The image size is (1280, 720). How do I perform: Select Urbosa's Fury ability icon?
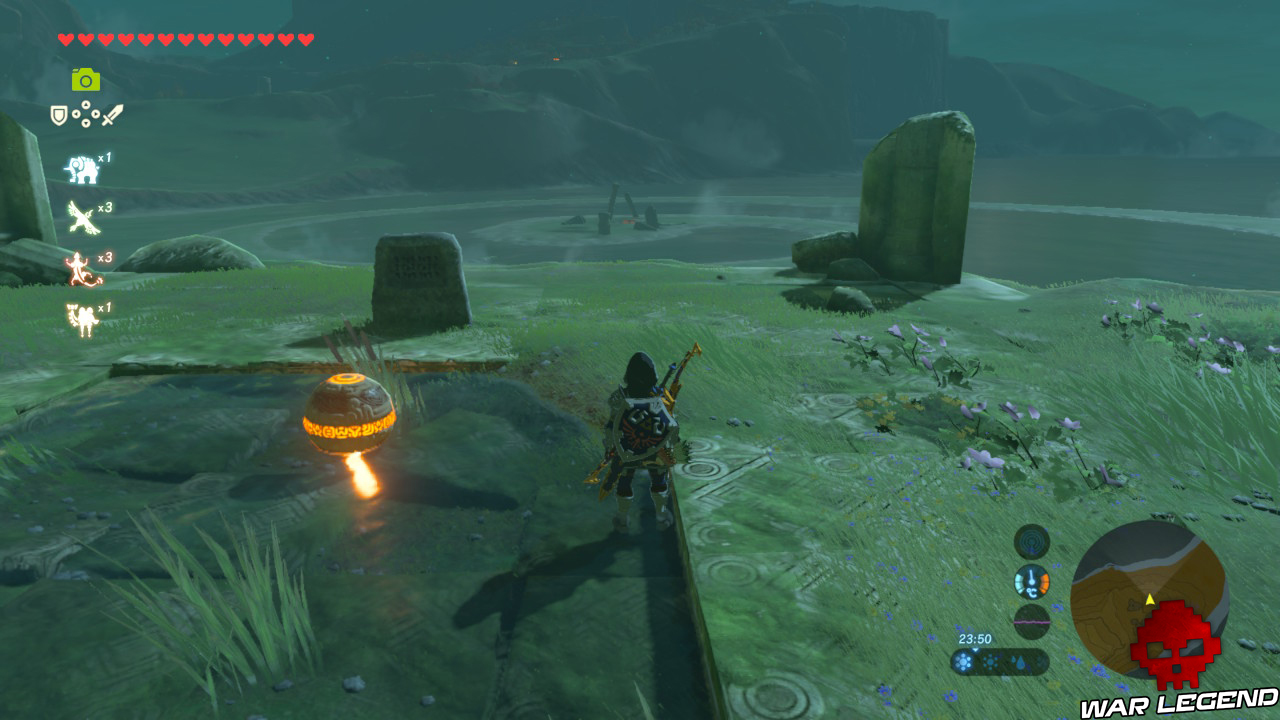tap(82, 318)
